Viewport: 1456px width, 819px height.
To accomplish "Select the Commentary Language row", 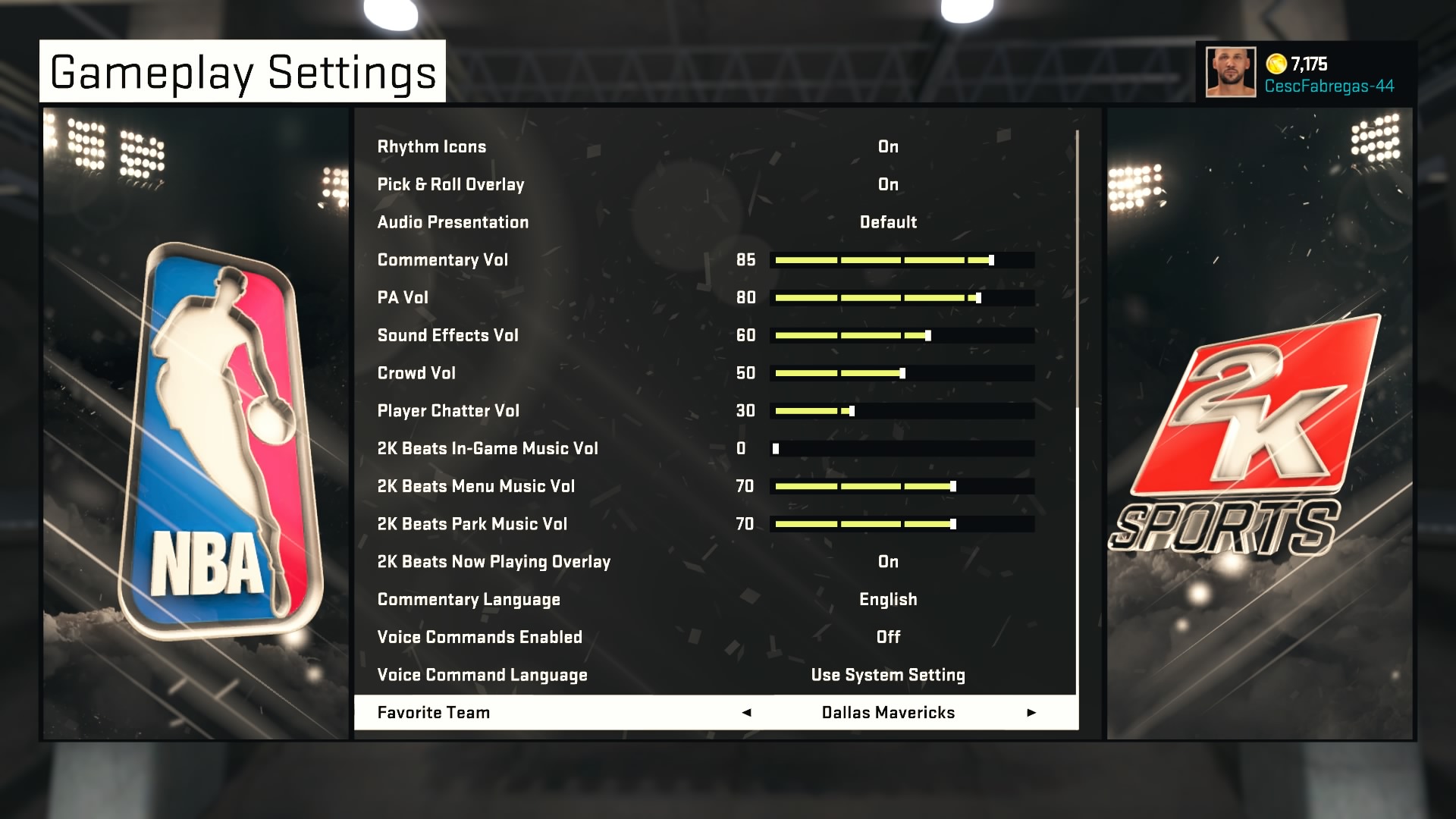I will click(469, 600).
